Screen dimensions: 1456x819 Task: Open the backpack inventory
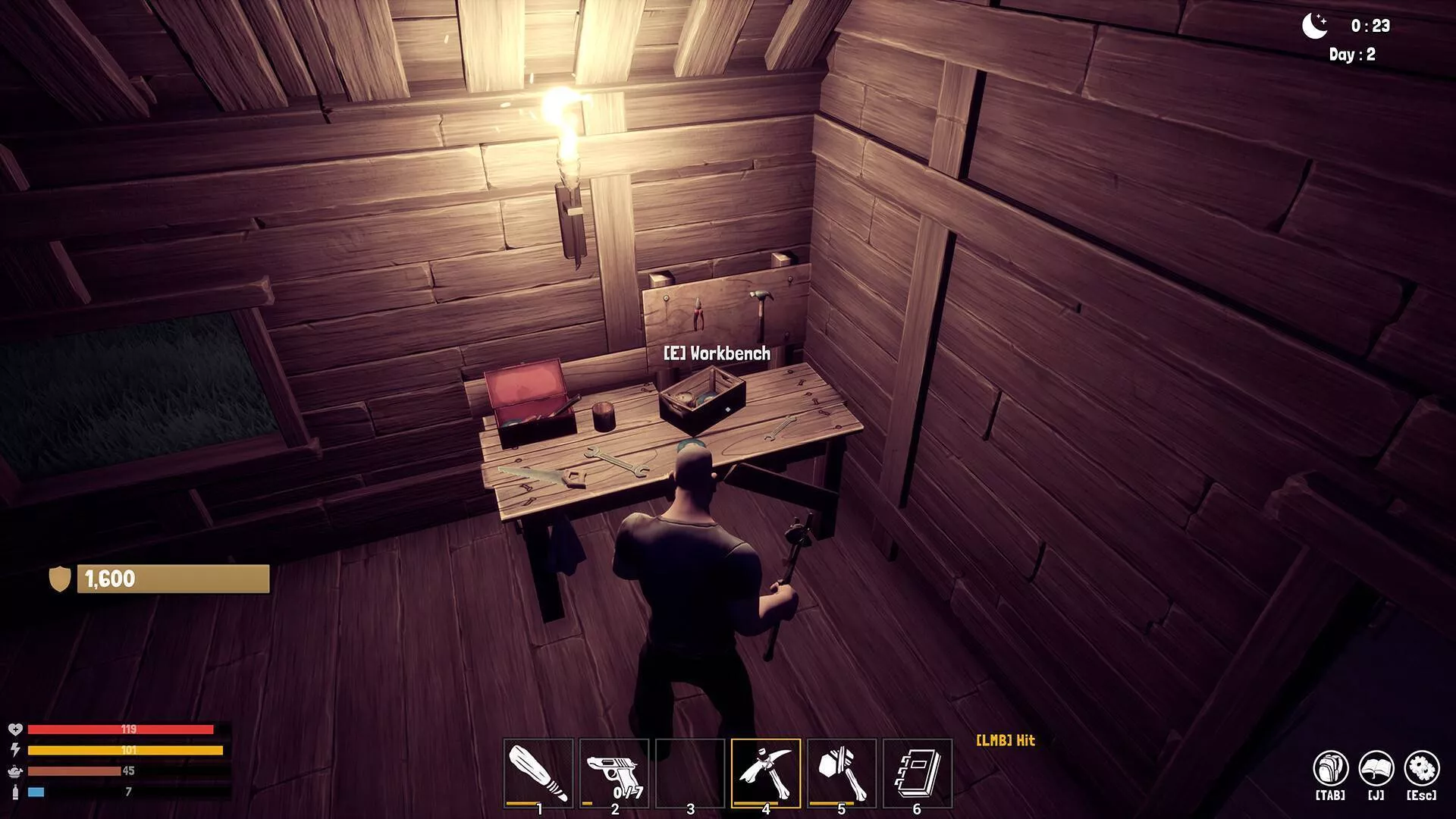pos(1330,769)
